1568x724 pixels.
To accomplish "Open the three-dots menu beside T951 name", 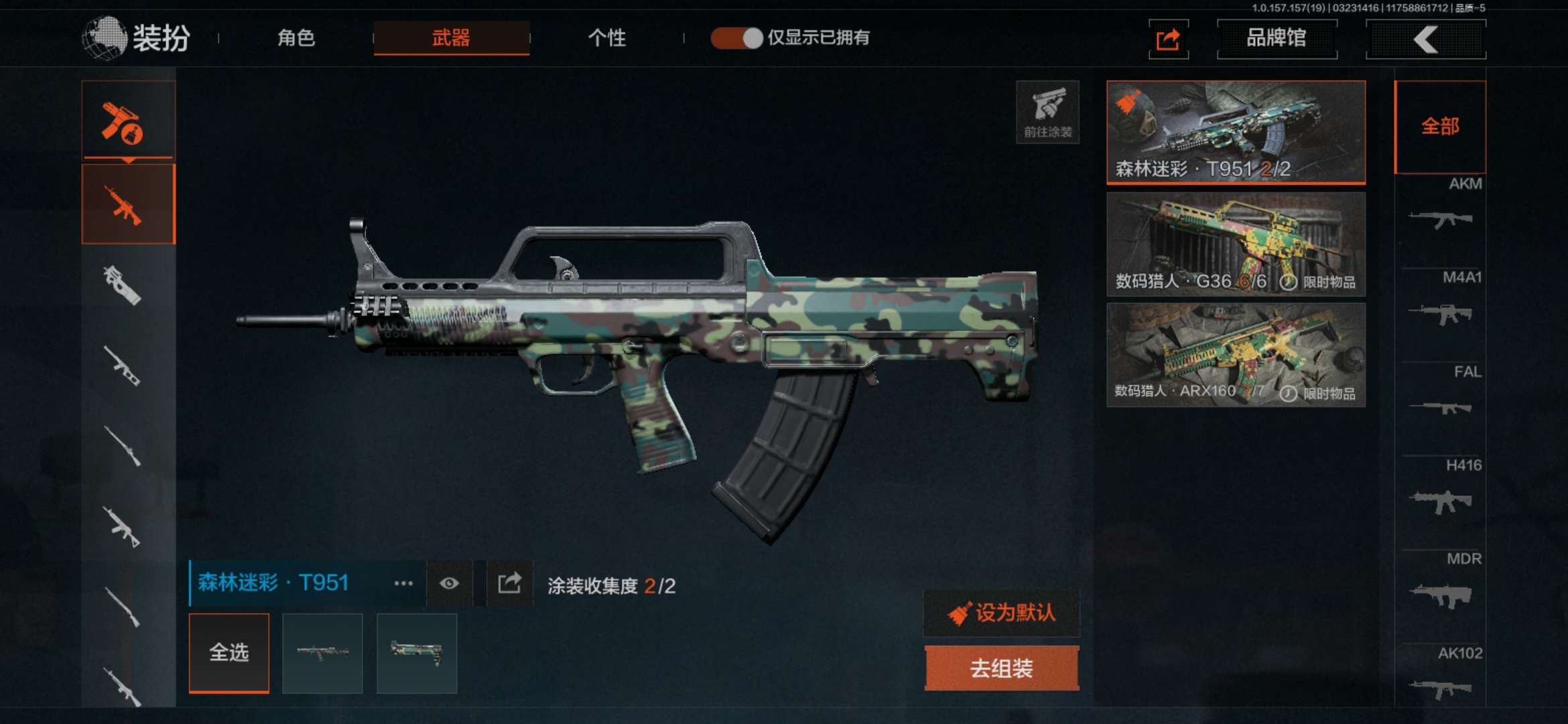I will click(403, 583).
